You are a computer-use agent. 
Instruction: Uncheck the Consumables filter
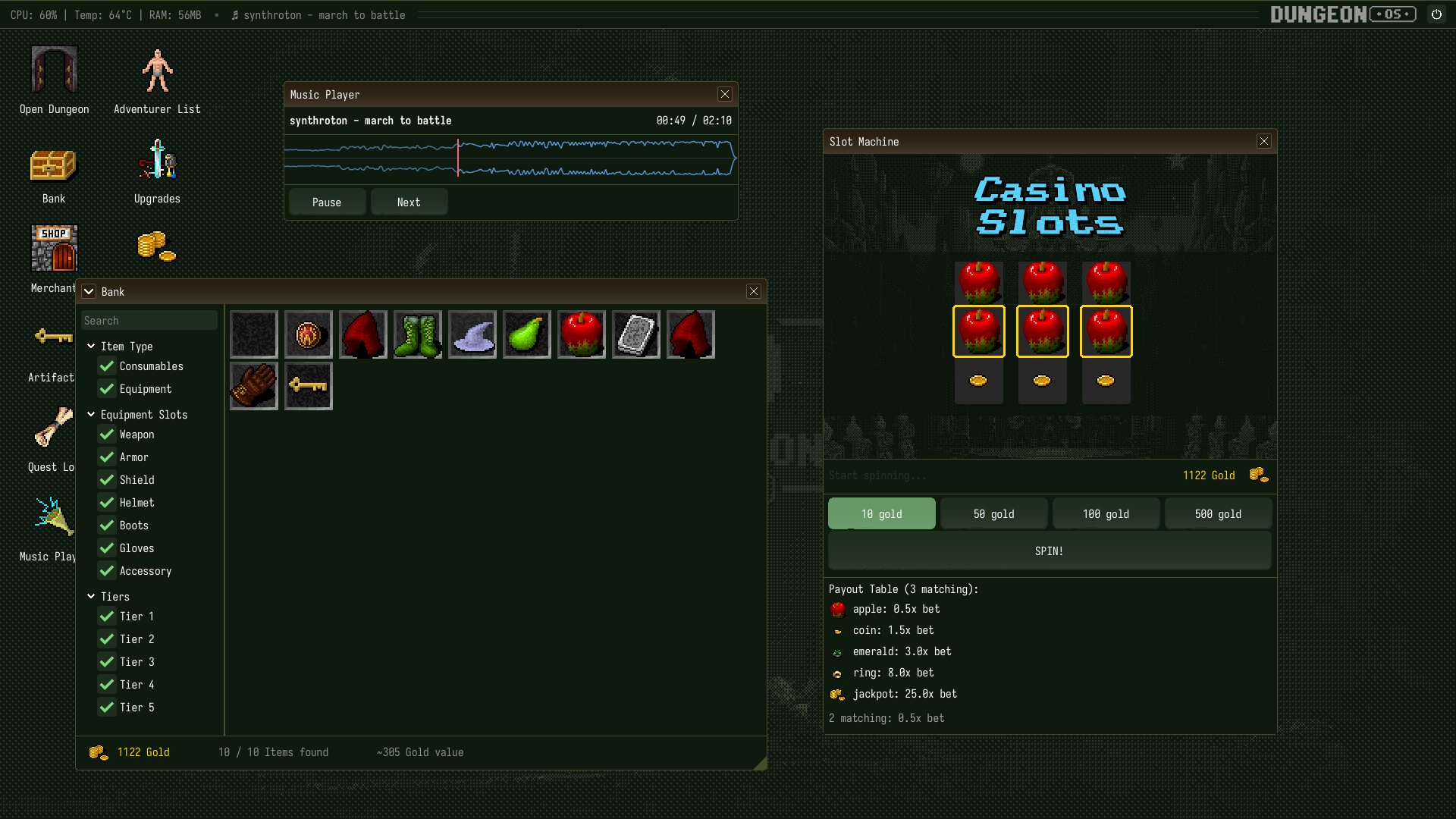[x=106, y=366]
